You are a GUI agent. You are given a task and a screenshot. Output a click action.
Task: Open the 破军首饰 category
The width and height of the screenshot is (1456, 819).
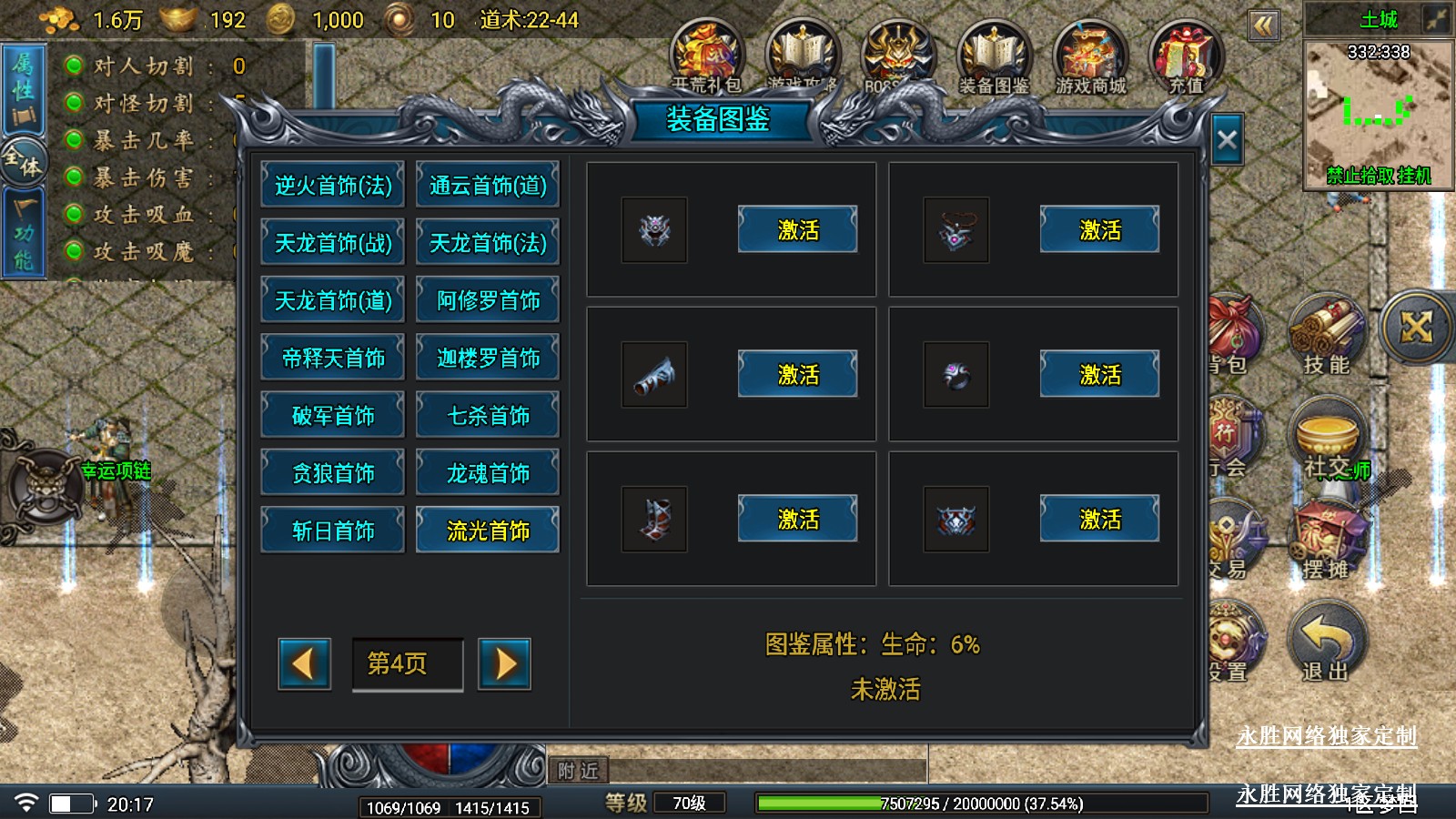333,416
